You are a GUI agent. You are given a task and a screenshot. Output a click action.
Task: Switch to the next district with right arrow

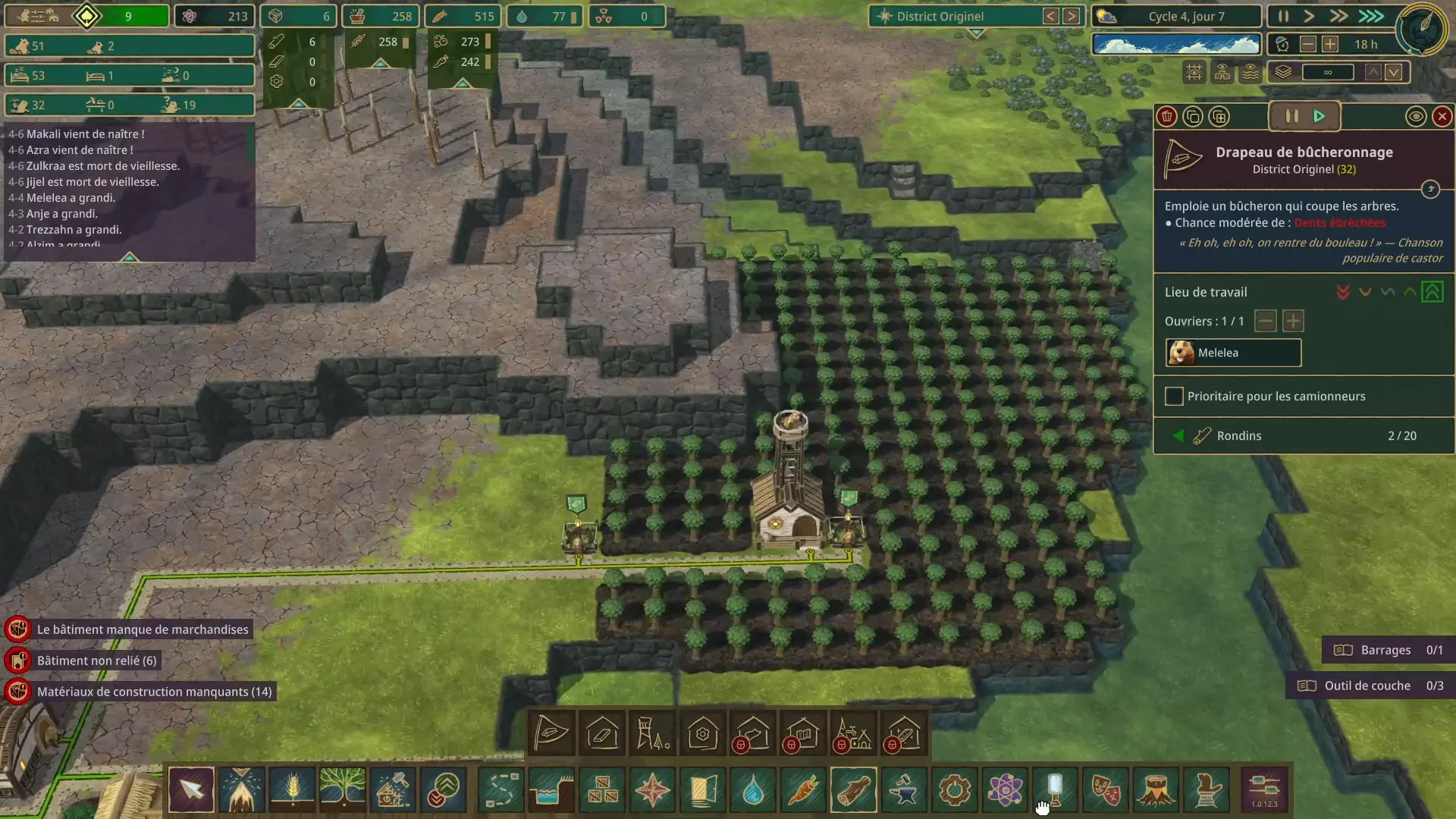pos(1071,16)
